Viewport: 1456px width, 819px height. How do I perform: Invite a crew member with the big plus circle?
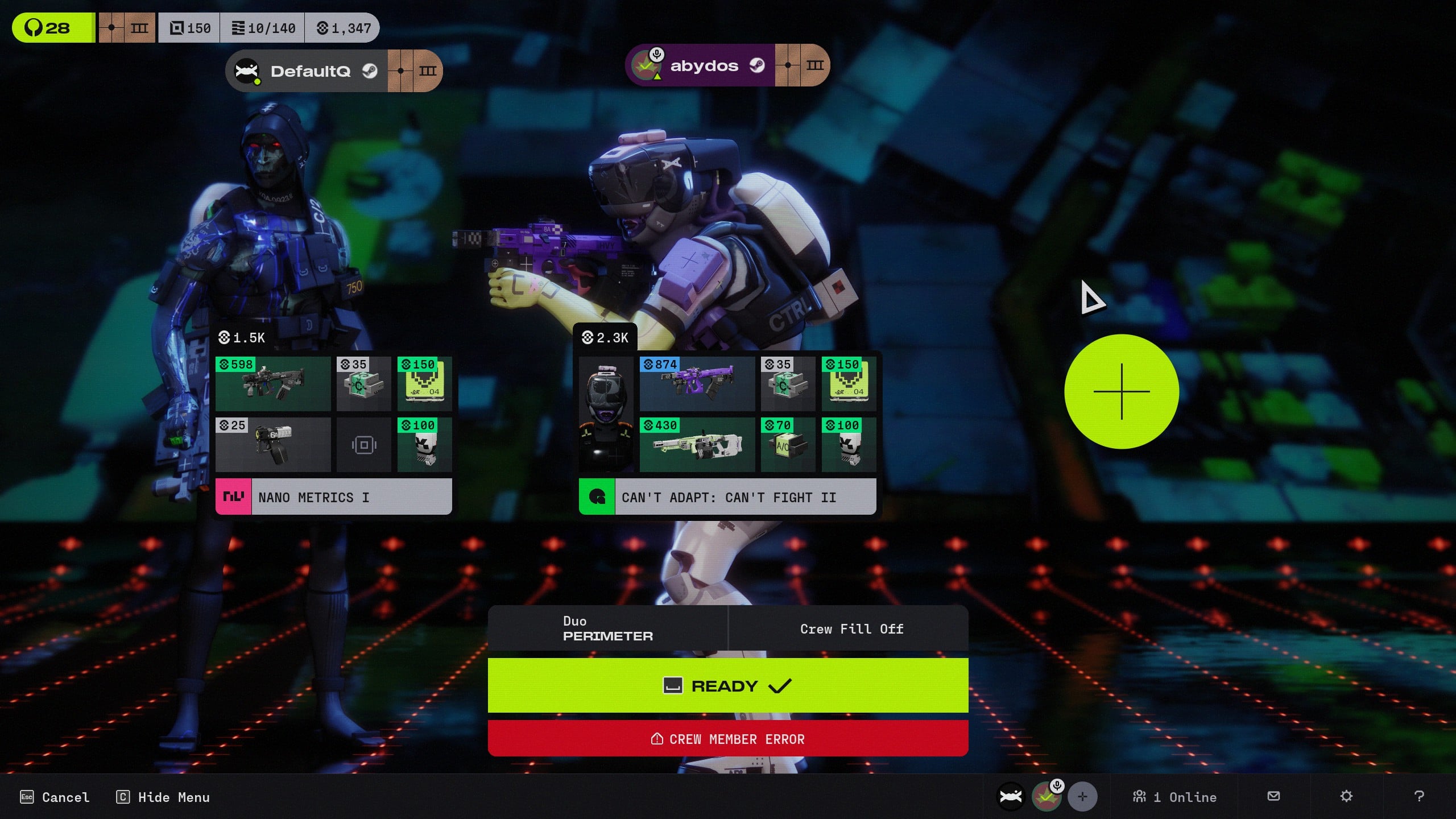tap(1121, 391)
